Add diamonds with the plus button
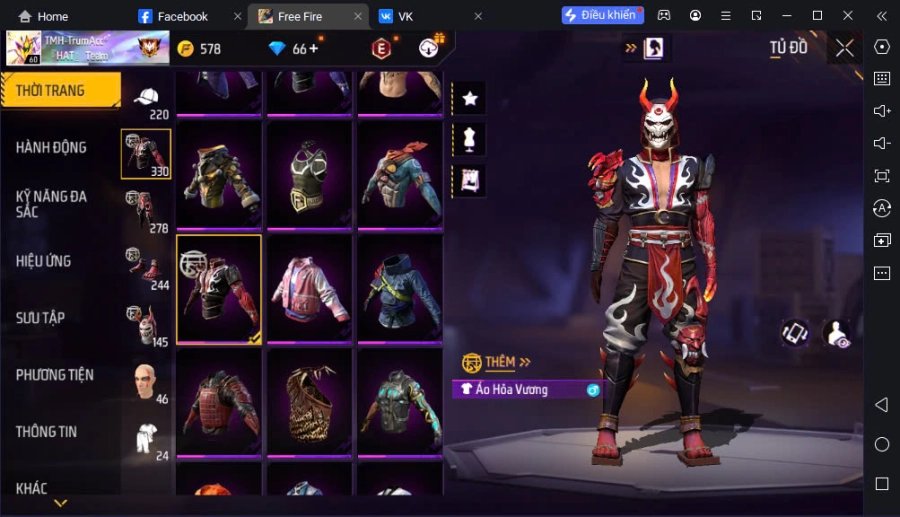Image resolution: width=900 pixels, height=517 pixels. pos(314,48)
